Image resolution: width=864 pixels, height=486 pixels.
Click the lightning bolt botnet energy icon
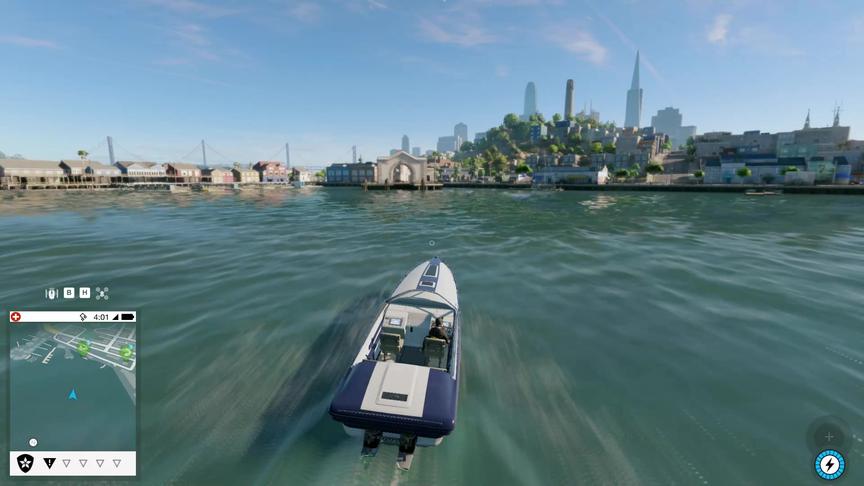[x=829, y=464]
